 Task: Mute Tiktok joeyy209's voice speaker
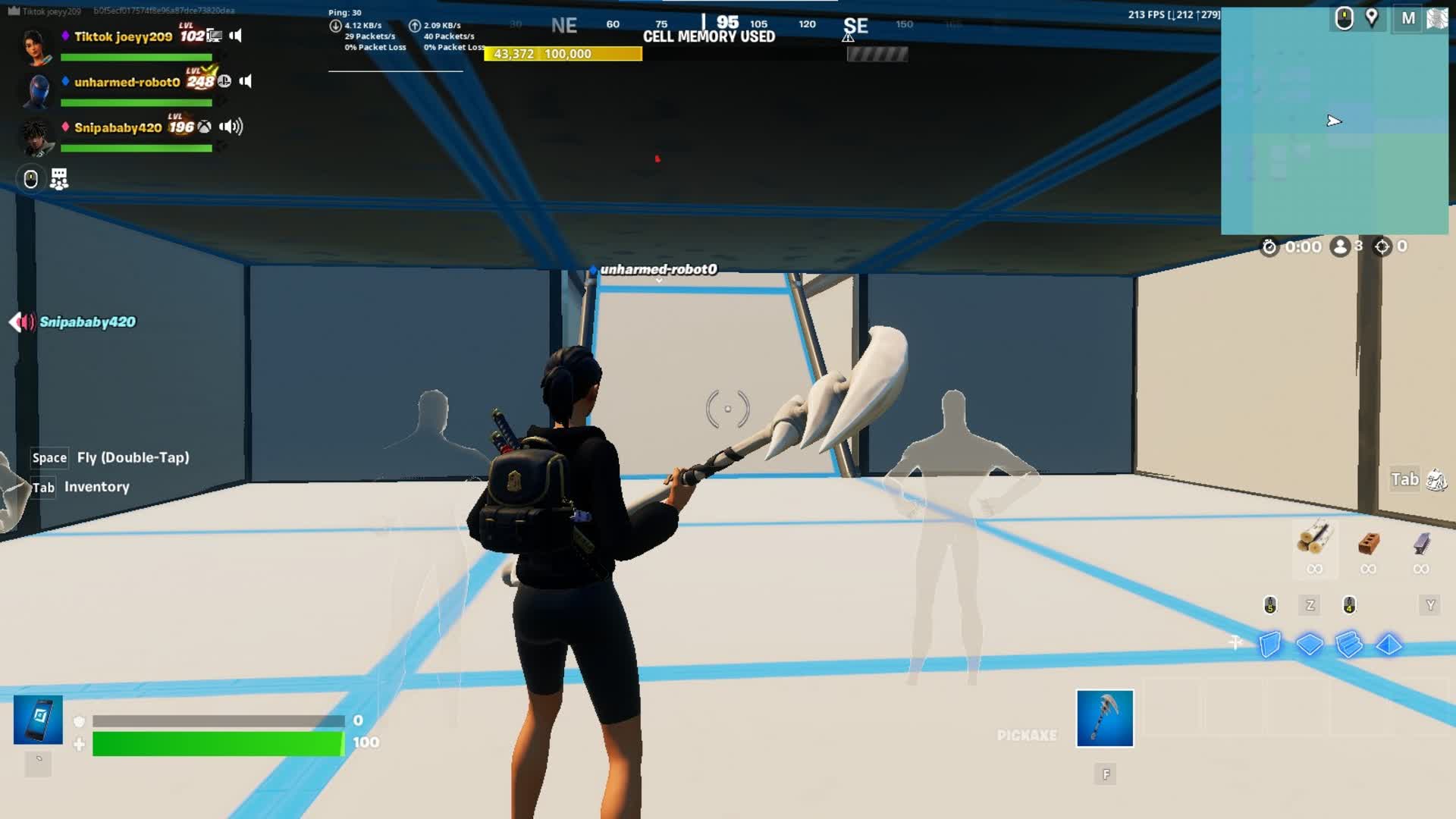[x=234, y=36]
